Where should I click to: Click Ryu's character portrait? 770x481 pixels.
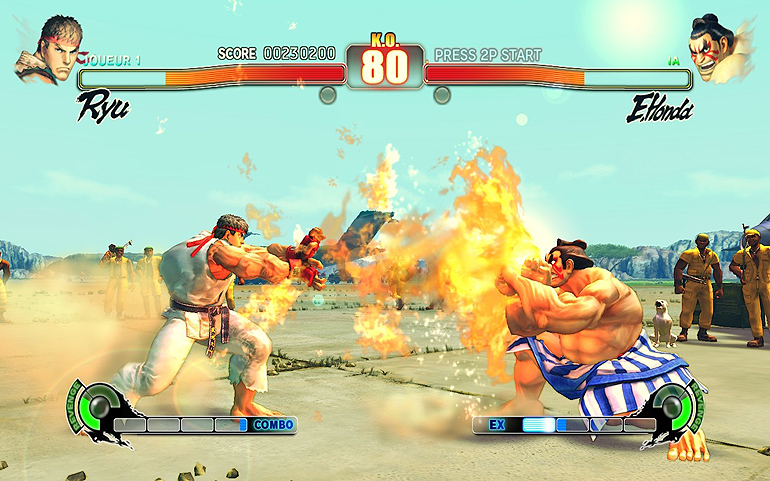pos(47,49)
